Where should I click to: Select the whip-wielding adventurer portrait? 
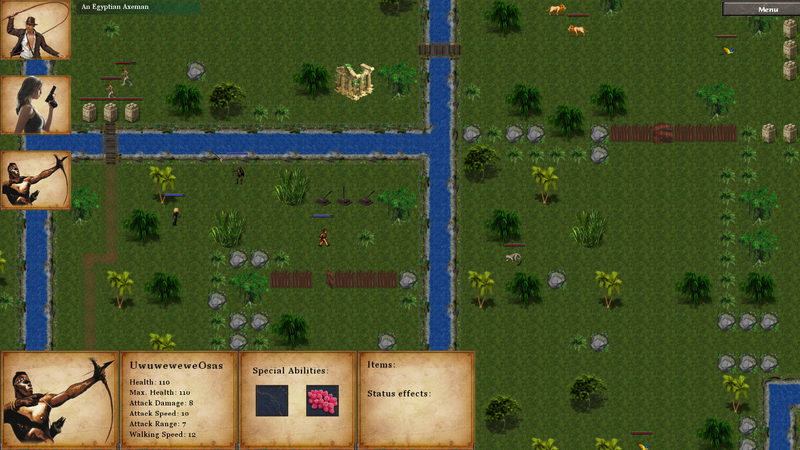35,30
